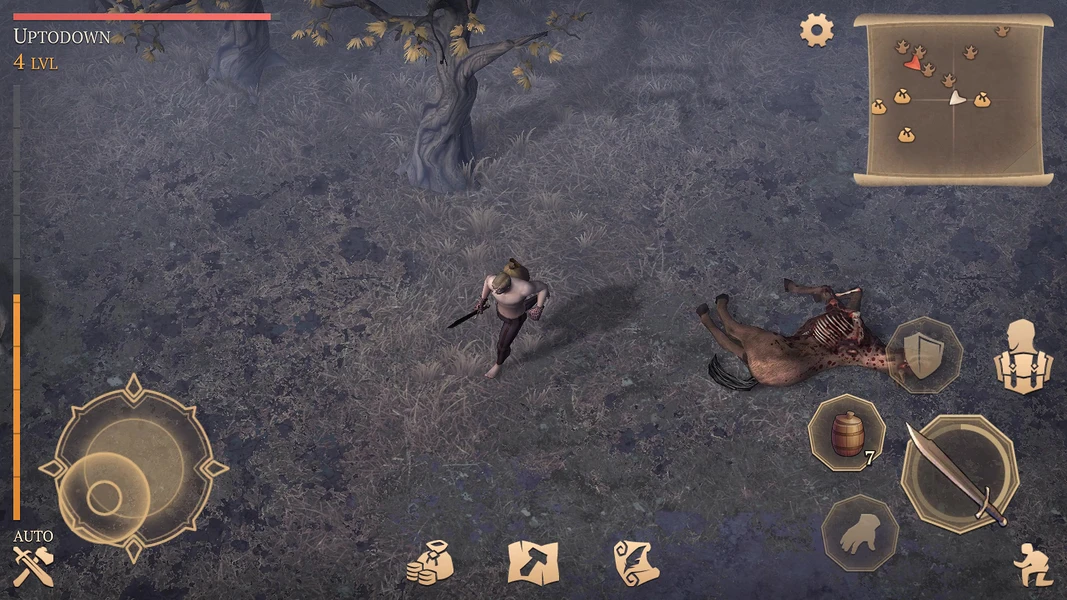
Task: Click the virtual movement joystick
Action: (133, 468)
